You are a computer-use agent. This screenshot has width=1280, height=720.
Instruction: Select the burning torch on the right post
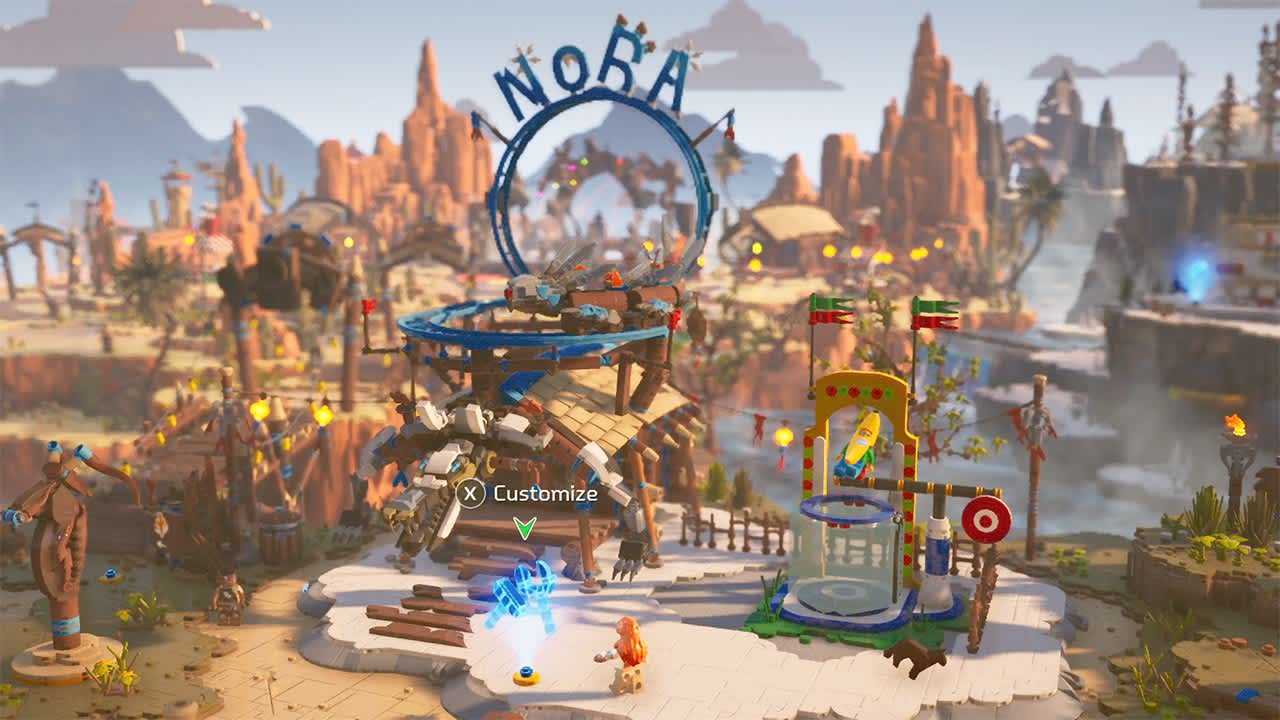[x=1234, y=426]
